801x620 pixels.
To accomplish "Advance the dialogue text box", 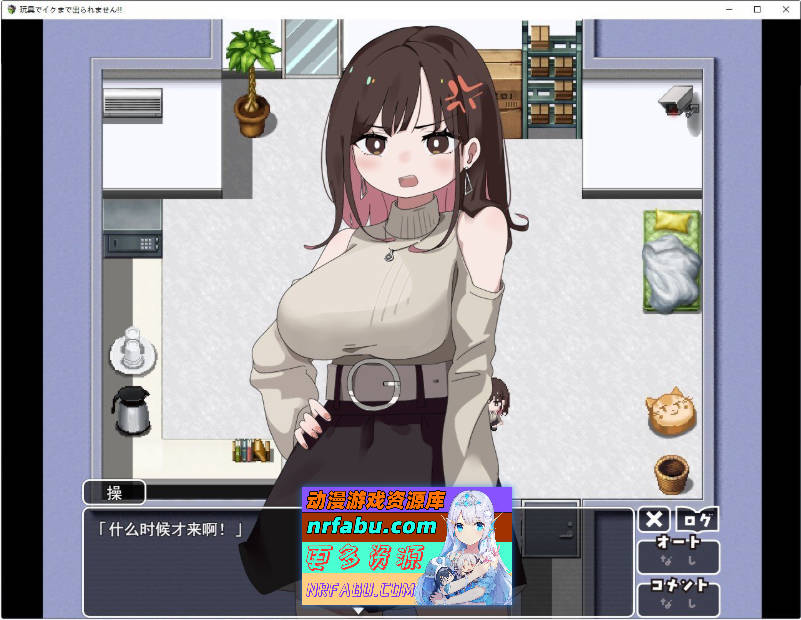I will point(190,565).
